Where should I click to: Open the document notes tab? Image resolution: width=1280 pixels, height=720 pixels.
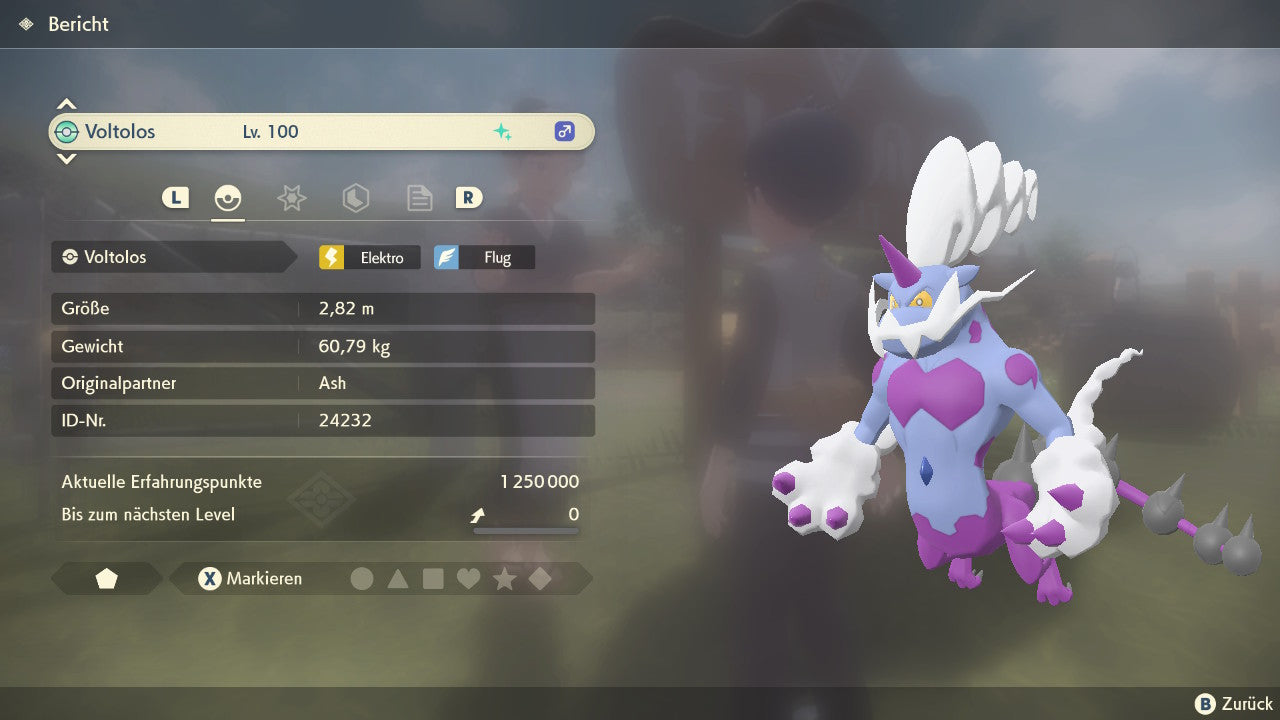419,198
